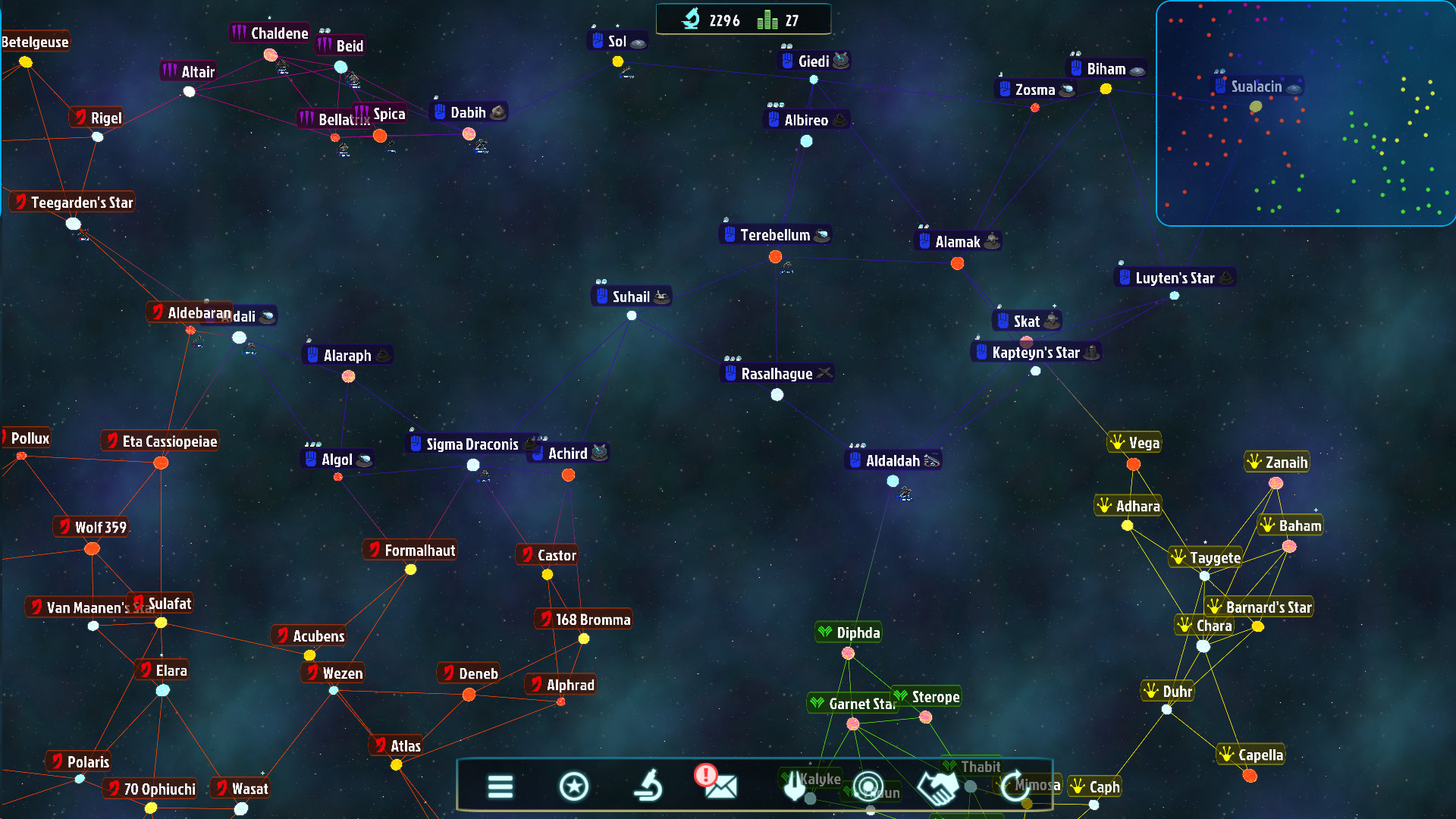Click the anomaly icon next to Rasalhague
This screenshot has height=819, width=1456.
coord(823,372)
